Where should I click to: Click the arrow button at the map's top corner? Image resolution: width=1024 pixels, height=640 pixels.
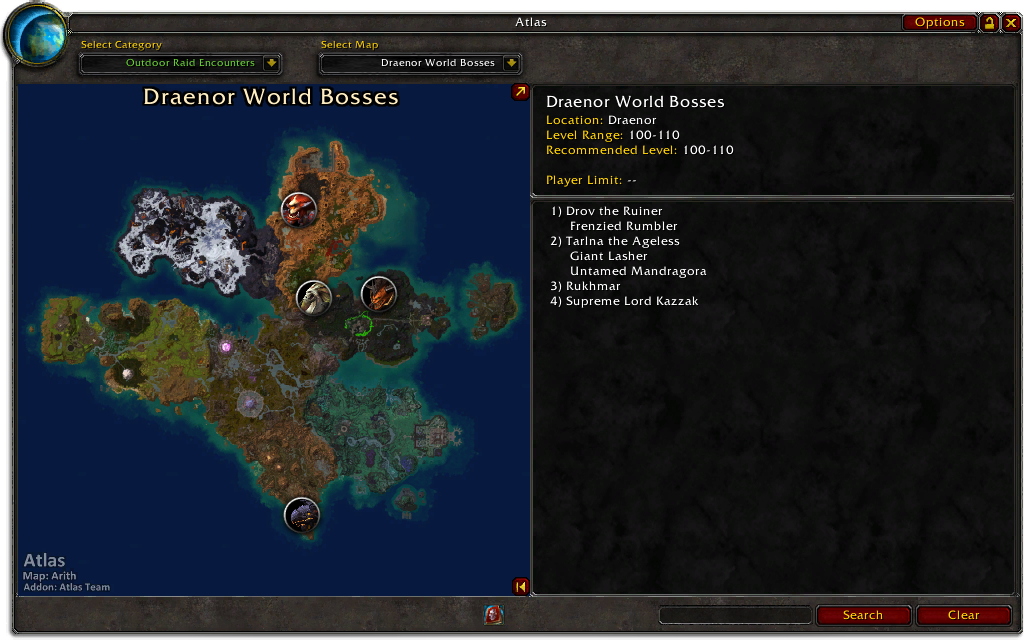click(x=520, y=92)
